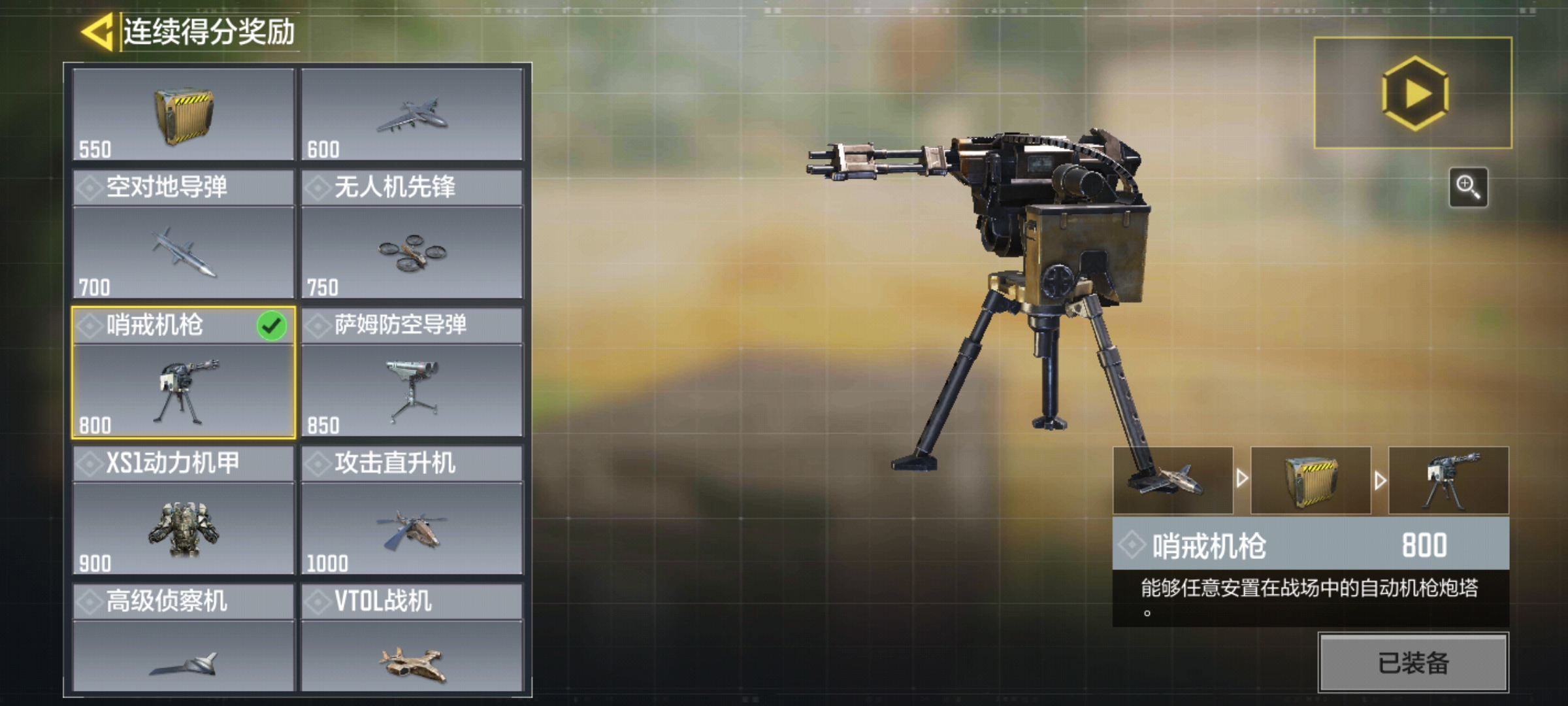The image size is (1568, 706).
Task: Select the first equipped slot with missile
Action: point(1173,480)
